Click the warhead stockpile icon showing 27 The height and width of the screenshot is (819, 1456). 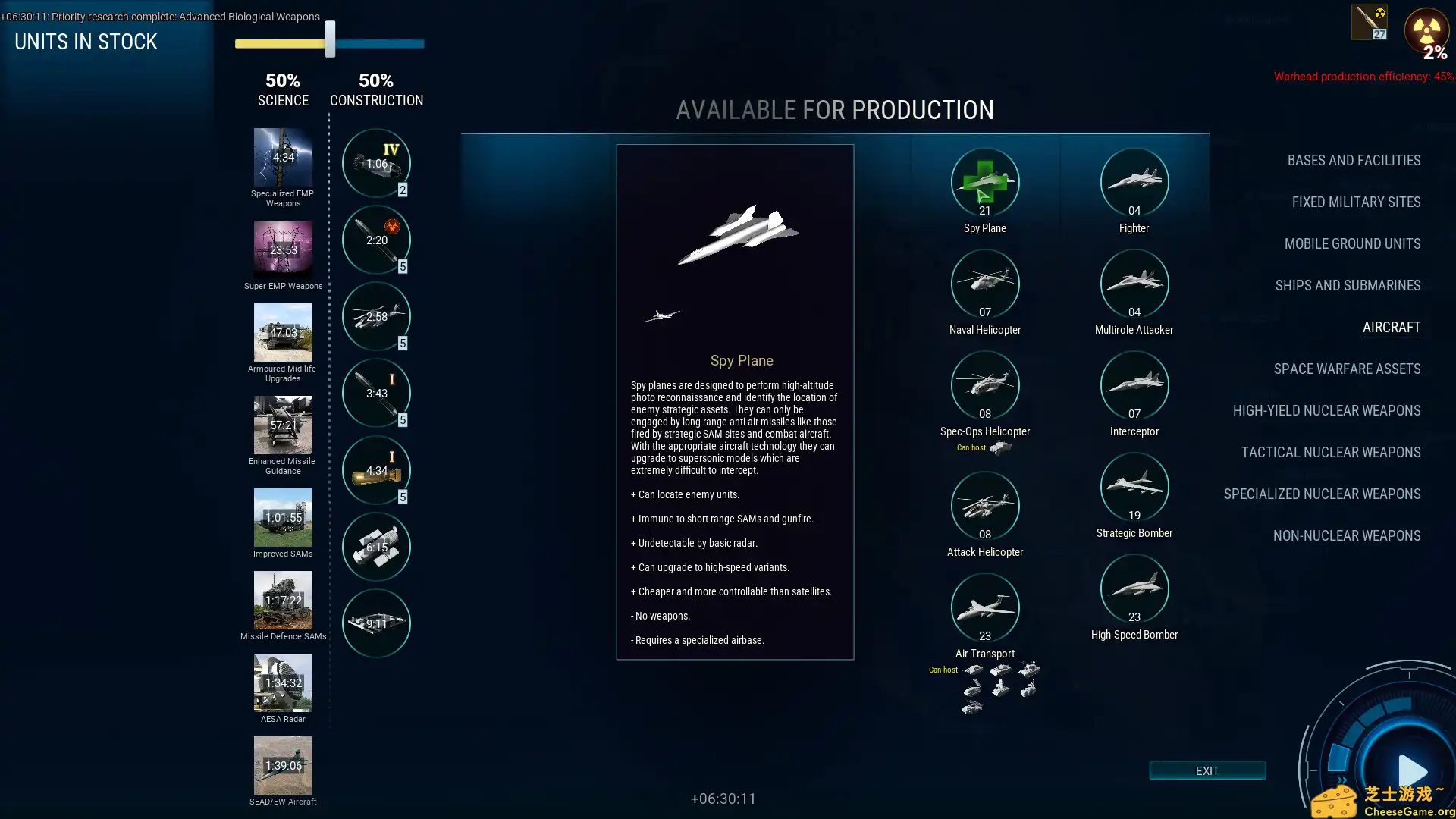coord(1368,21)
